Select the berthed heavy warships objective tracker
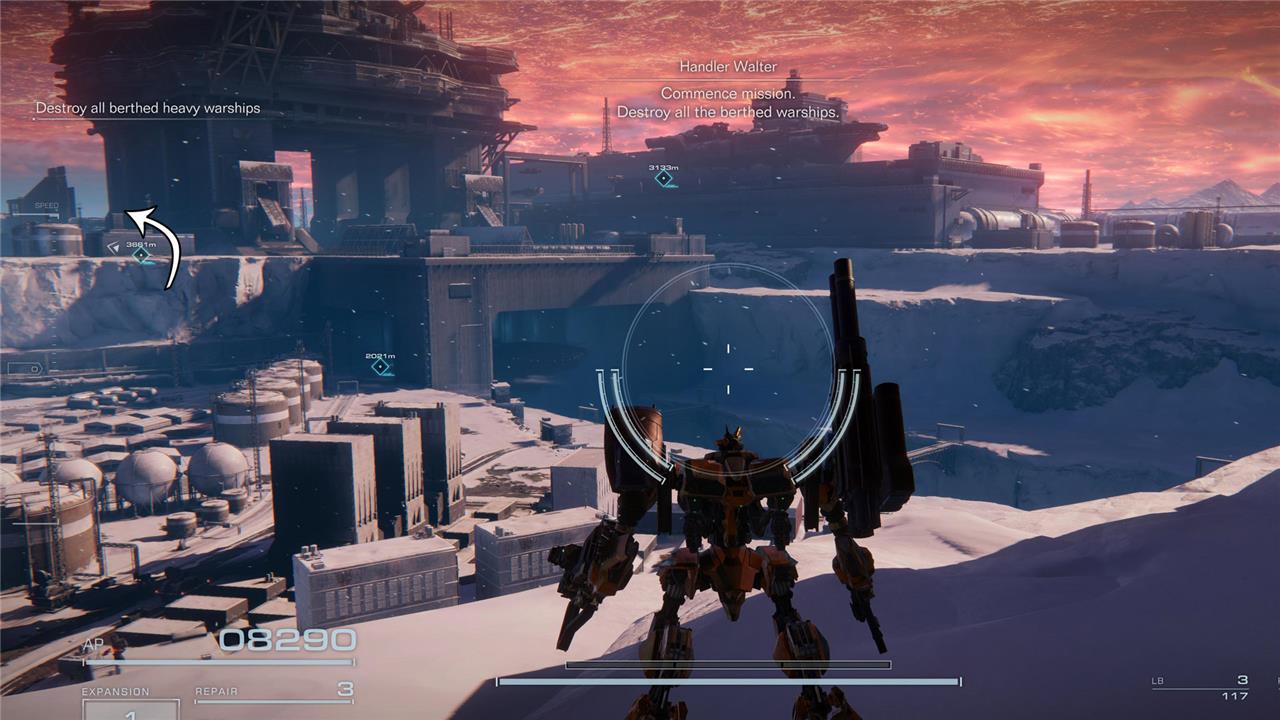Viewport: 1280px width, 720px height. tap(148, 108)
